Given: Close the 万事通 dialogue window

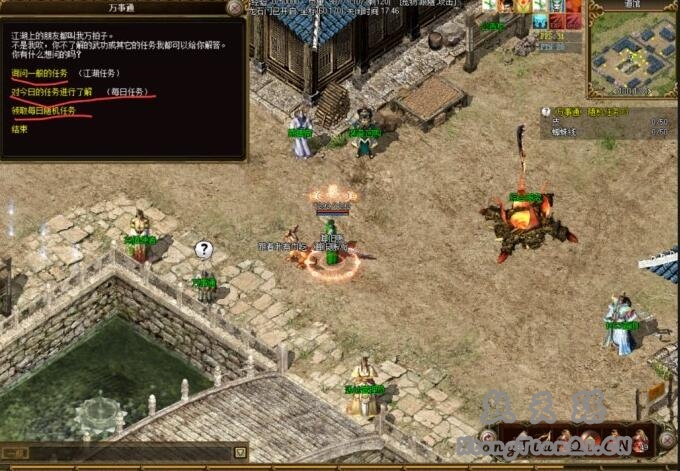Looking at the screenshot, I should point(234,8).
